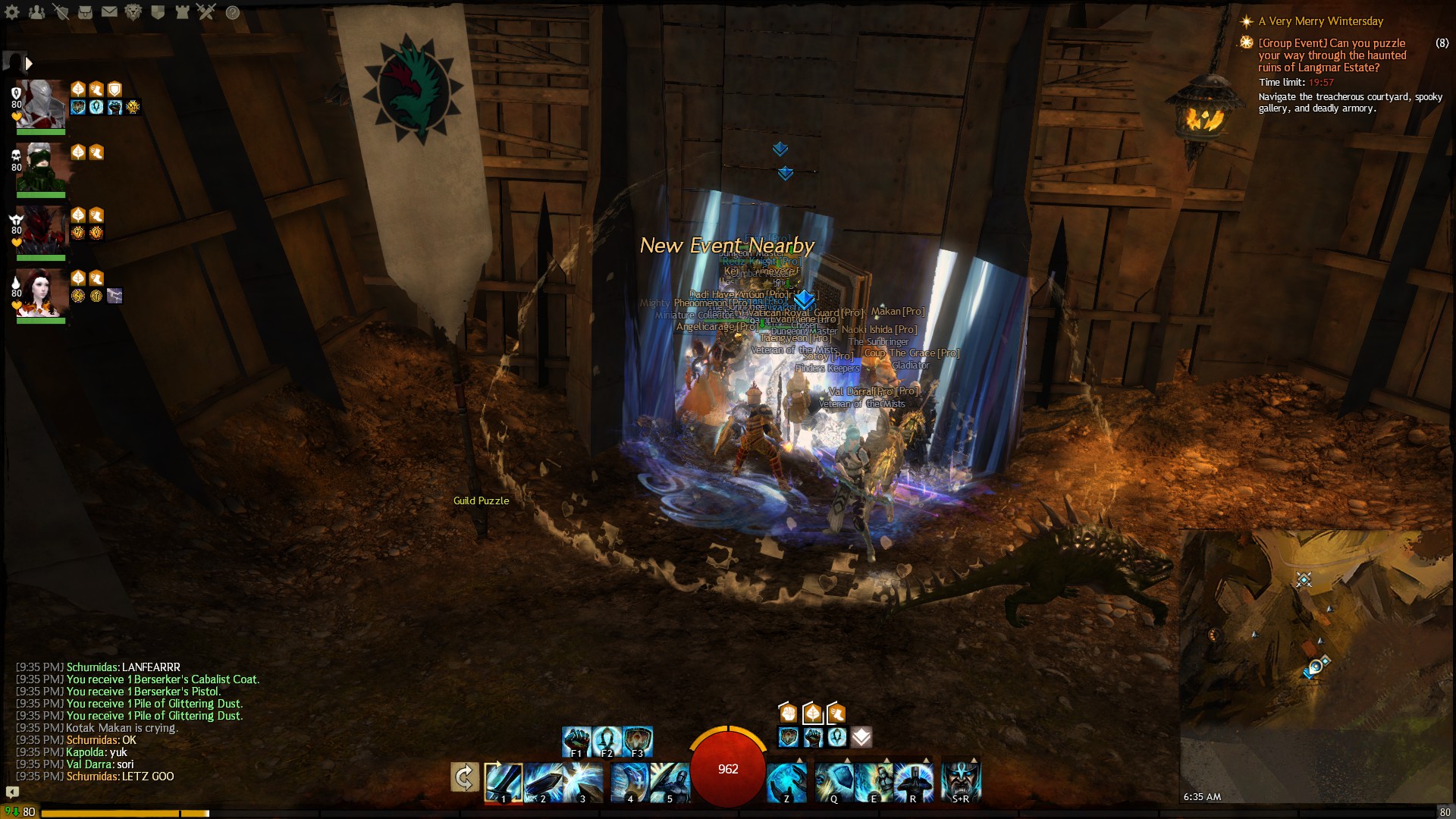Open the help question mark icon
Viewport: 1456px width, 819px height.
pyautogui.click(x=233, y=13)
